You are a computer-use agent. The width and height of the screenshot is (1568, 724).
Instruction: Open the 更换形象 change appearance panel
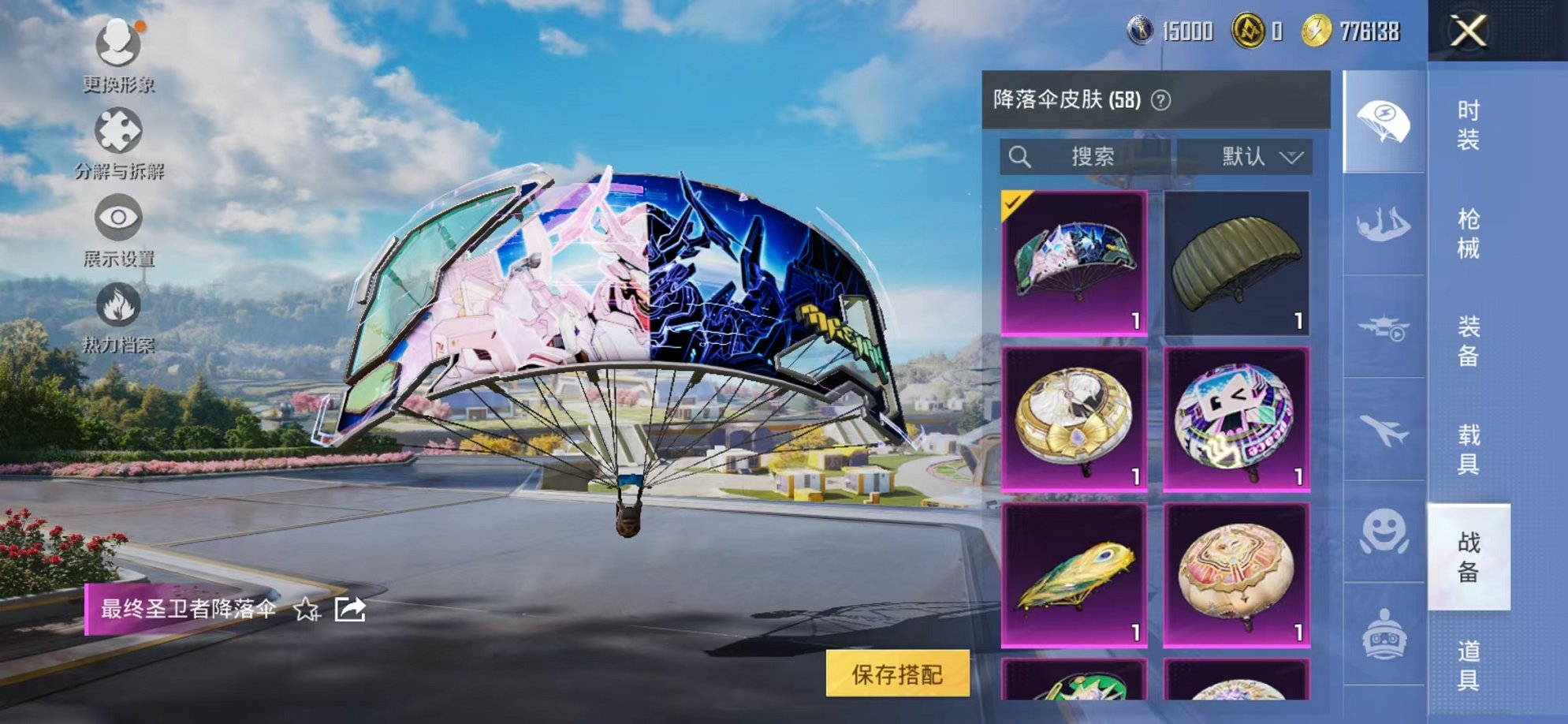coord(117,46)
